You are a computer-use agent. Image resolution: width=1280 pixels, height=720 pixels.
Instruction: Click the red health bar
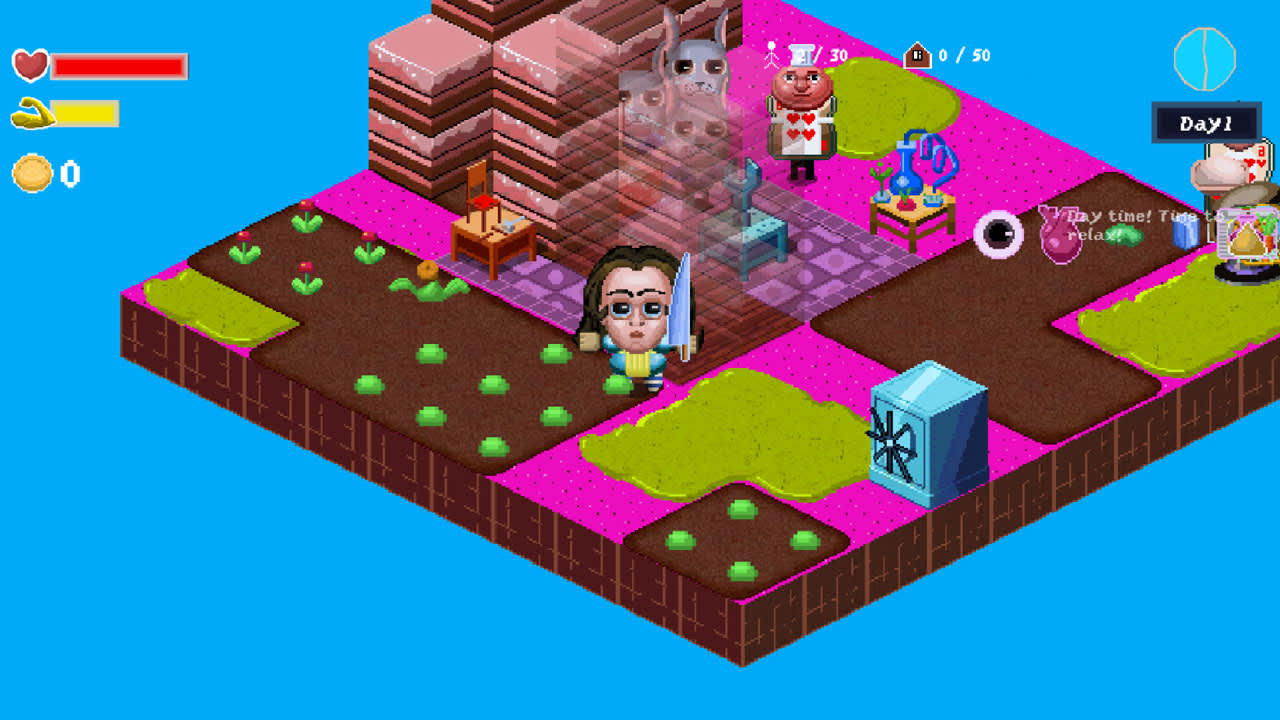click(x=118, y=64)
